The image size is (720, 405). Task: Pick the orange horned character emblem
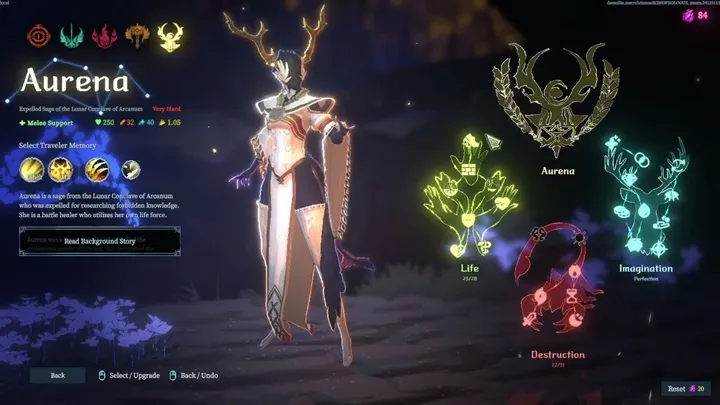[136, 37]
